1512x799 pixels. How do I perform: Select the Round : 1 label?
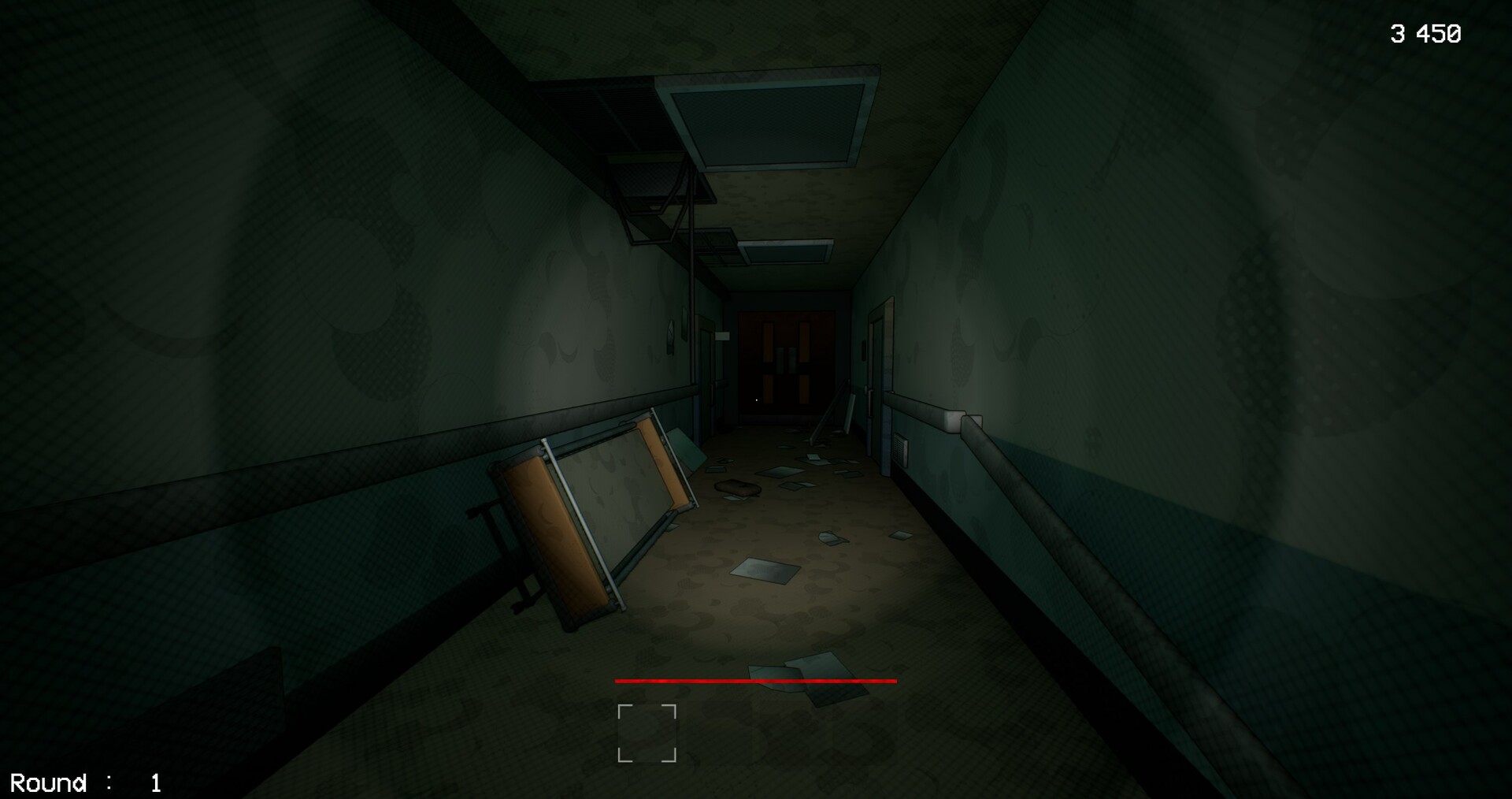coord(87,782)
